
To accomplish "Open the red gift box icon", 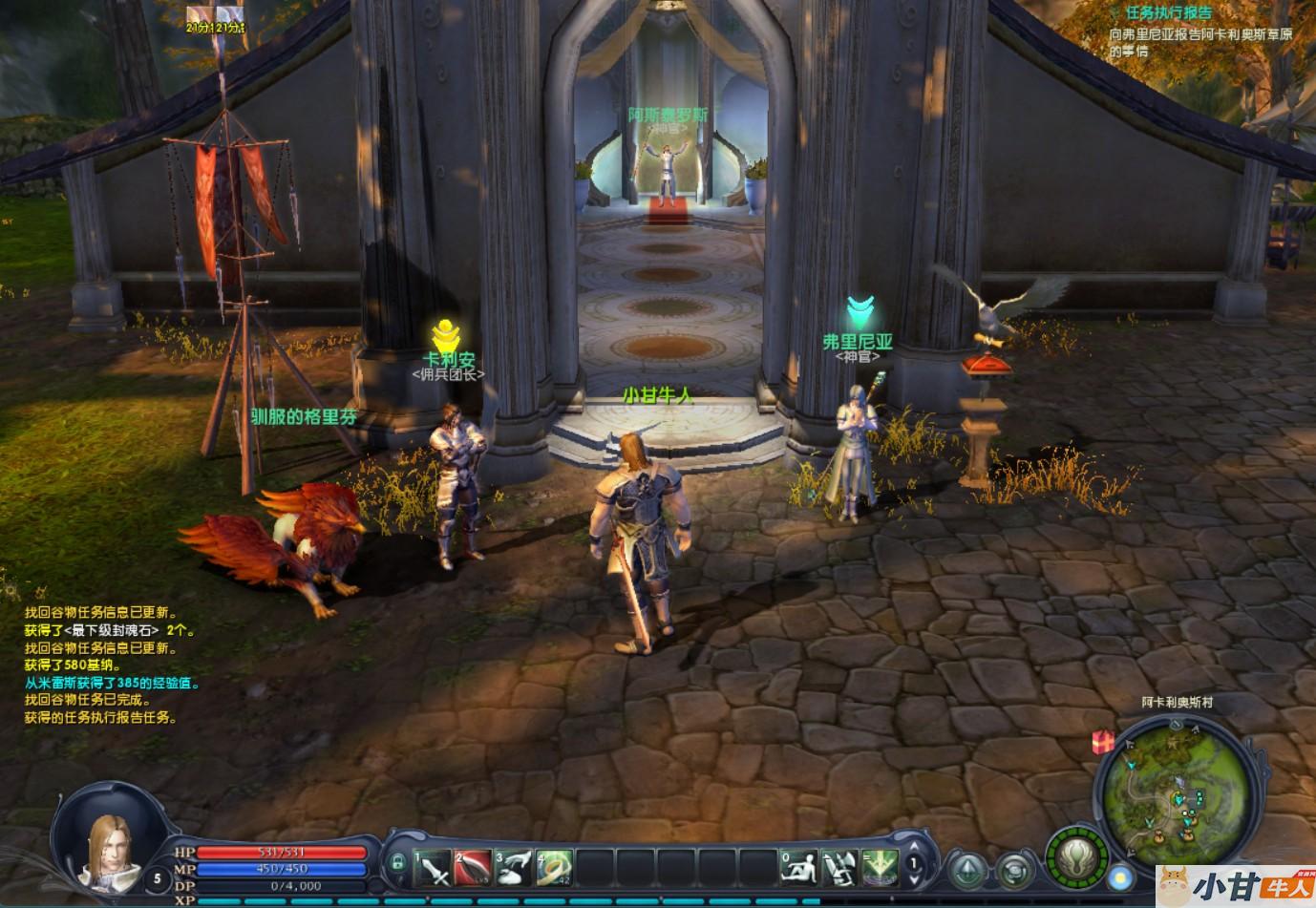I will coord(1104,741).
